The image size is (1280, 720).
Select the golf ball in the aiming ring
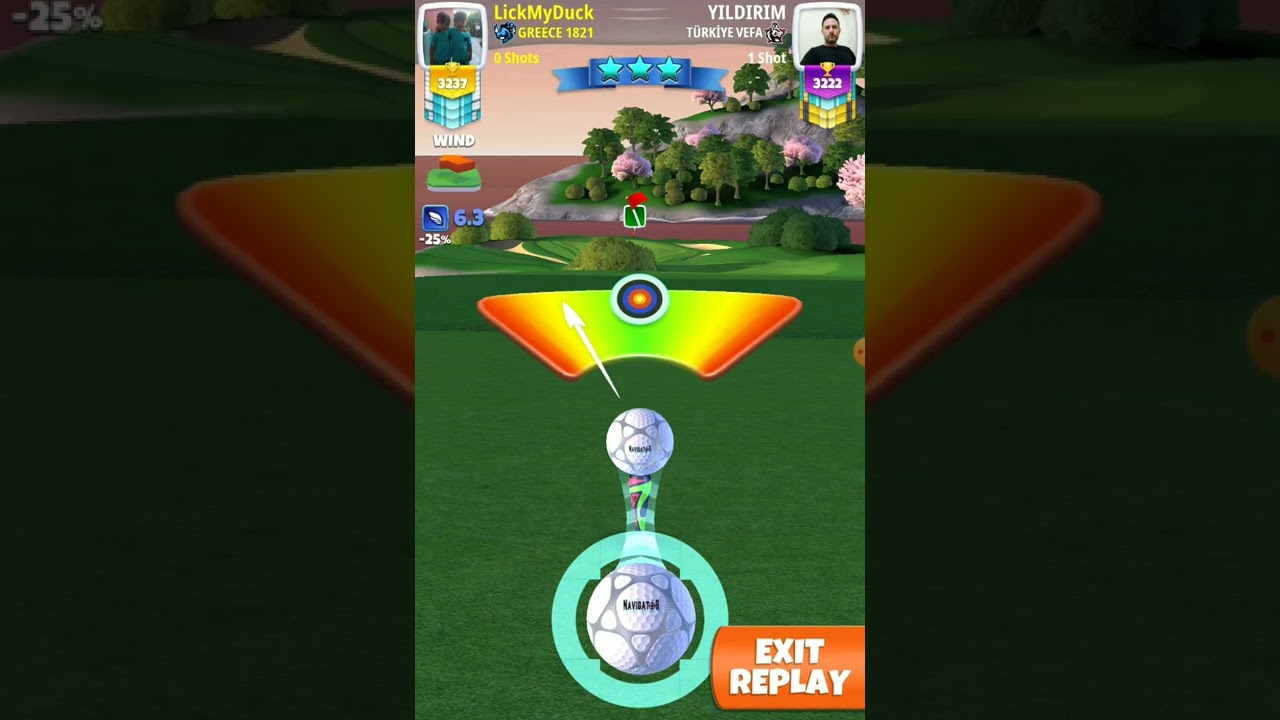(640, 618)
